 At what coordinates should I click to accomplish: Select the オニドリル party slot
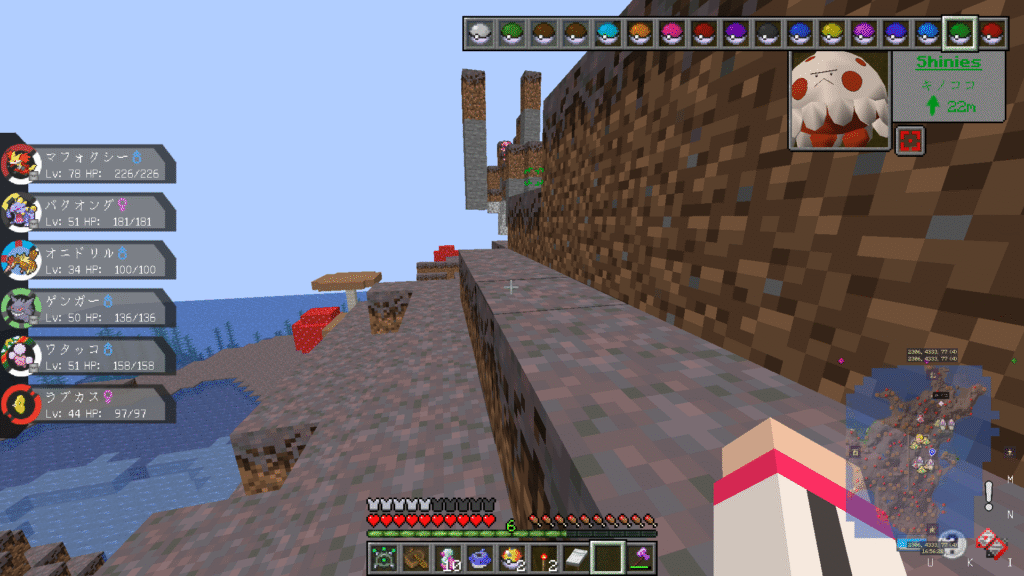click(x=90, y=260)
